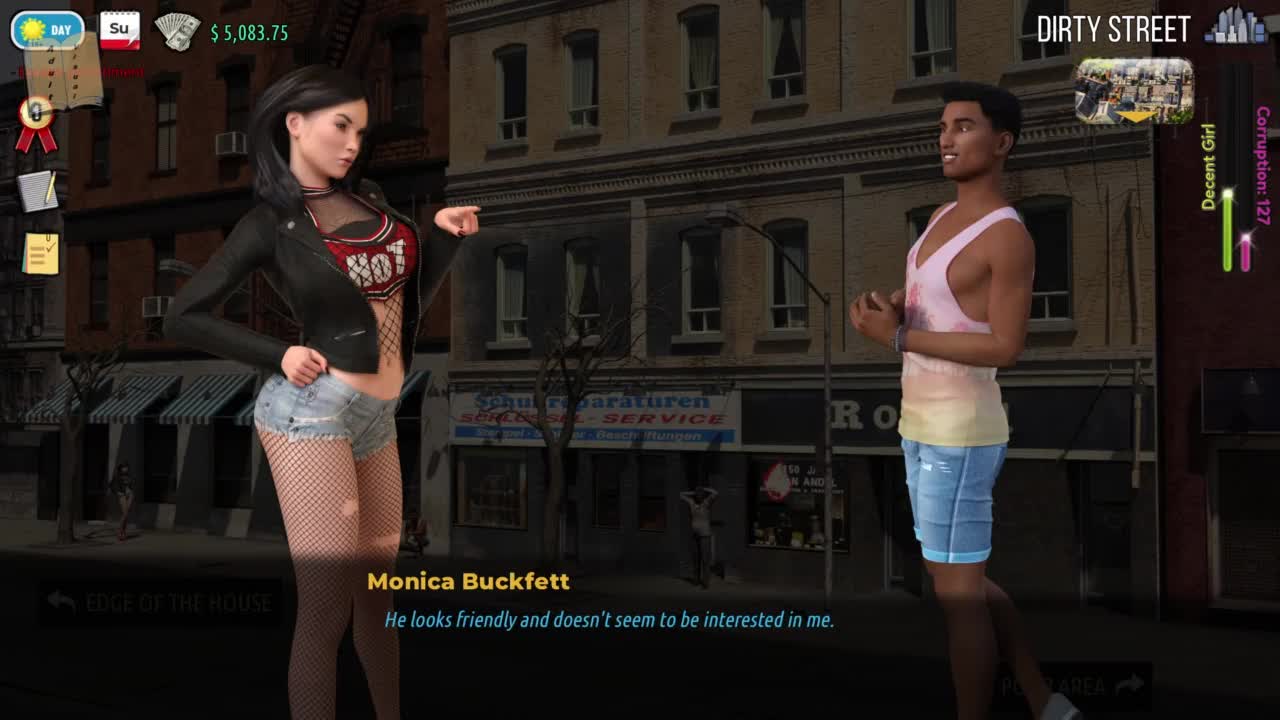Screen dimensions: 1280x720
Task: Click the city map thumbnail with arrow
Action: click(x=1134, y=90)
